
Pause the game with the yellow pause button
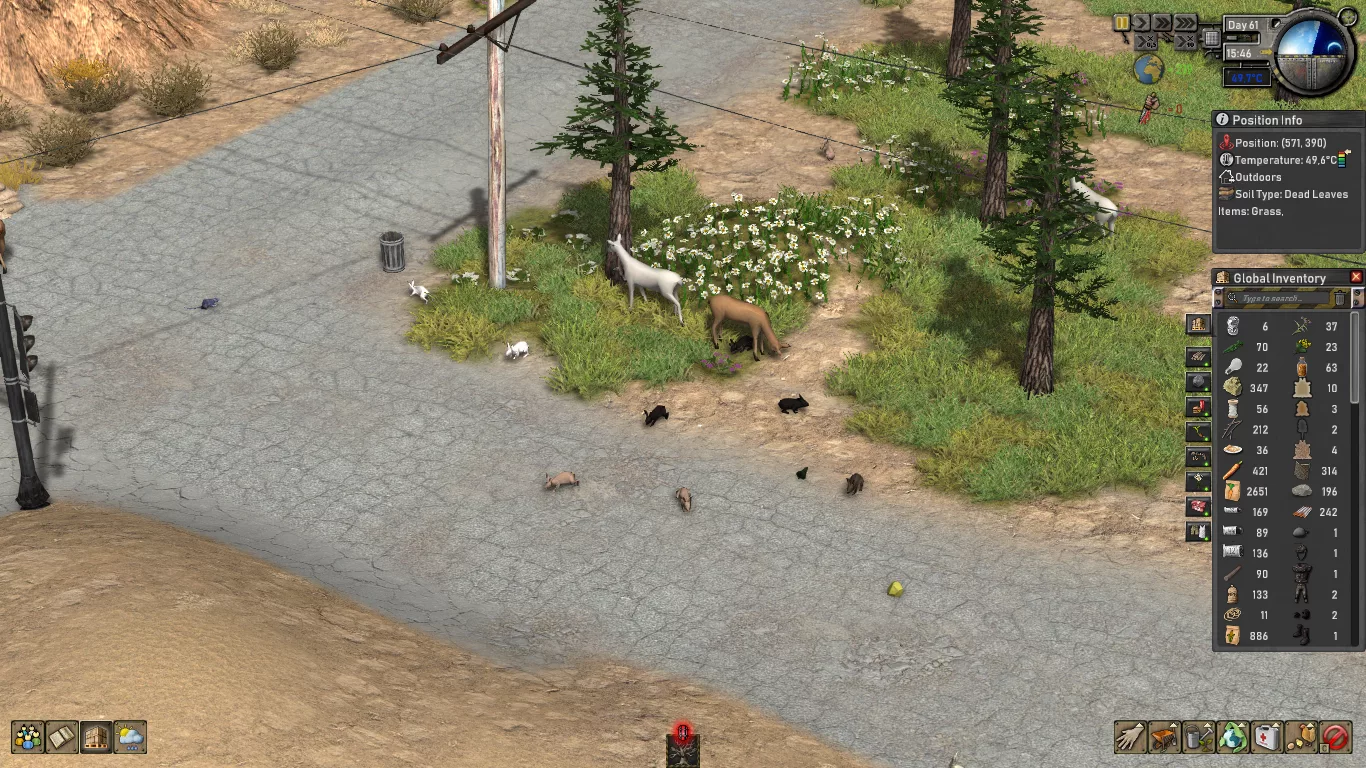(x=1124, y=22)
